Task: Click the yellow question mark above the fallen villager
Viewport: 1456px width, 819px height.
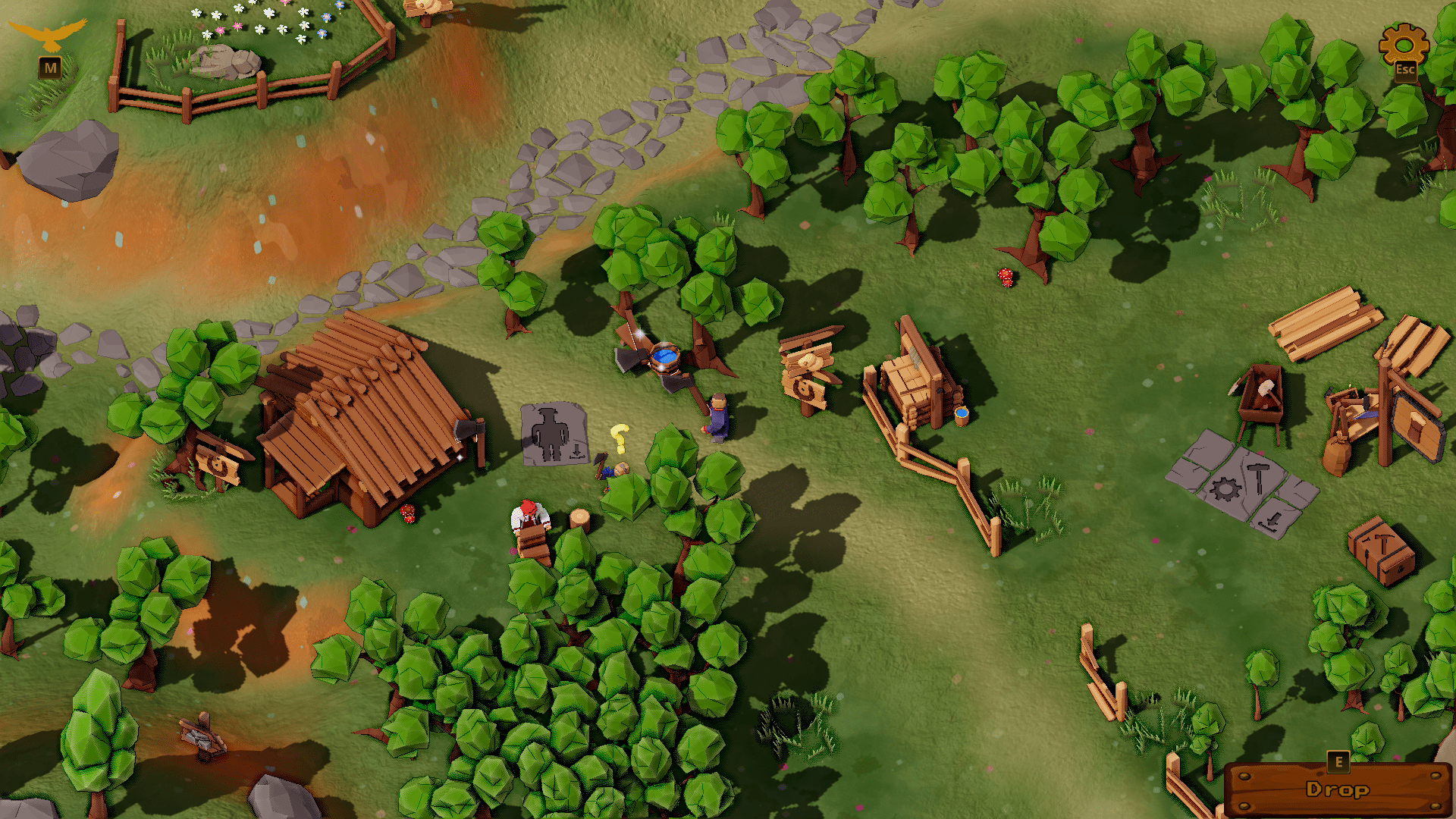Action: click(x=620, y=438)
